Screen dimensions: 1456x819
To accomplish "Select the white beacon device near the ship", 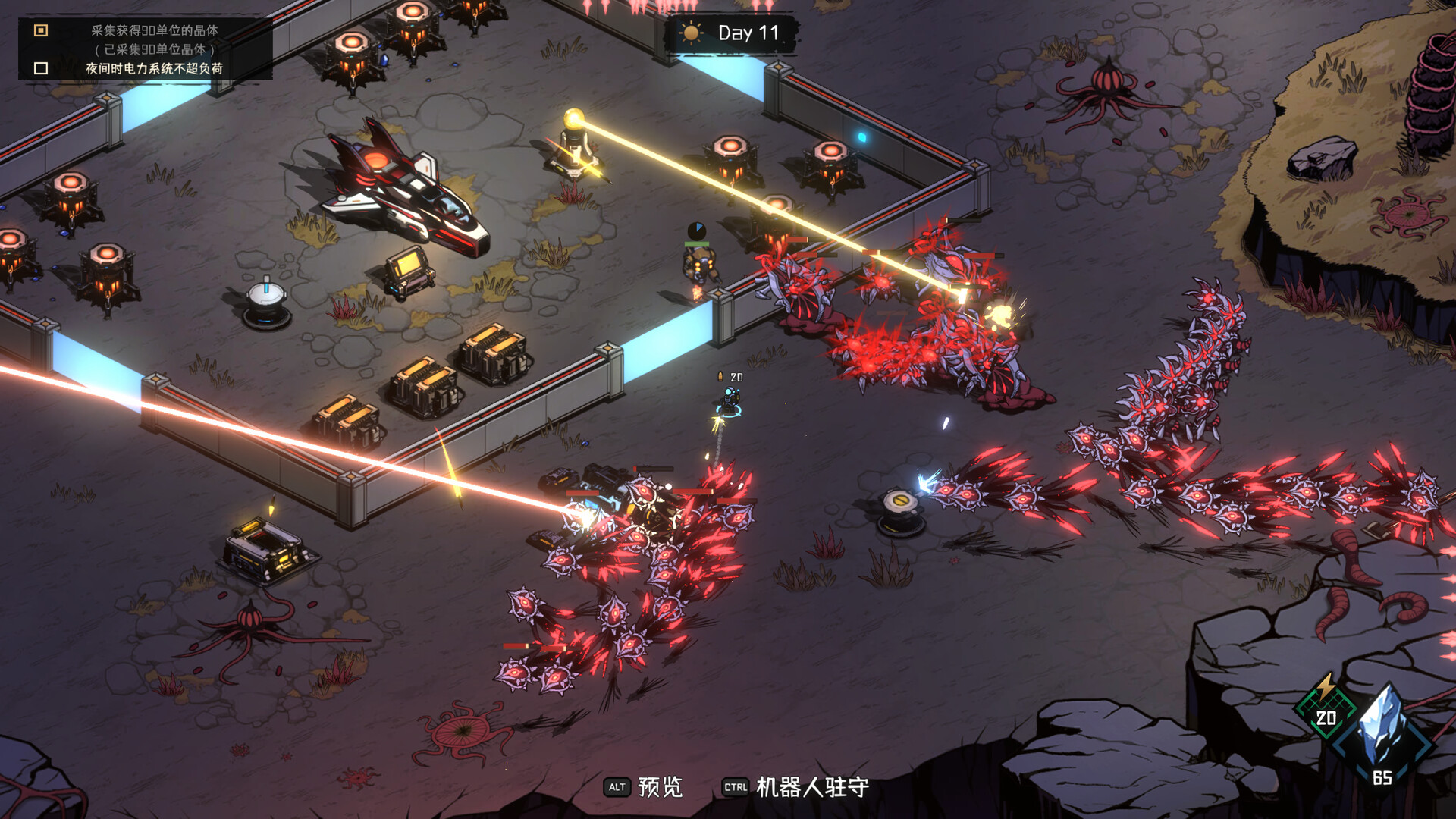I will (265, 303).
